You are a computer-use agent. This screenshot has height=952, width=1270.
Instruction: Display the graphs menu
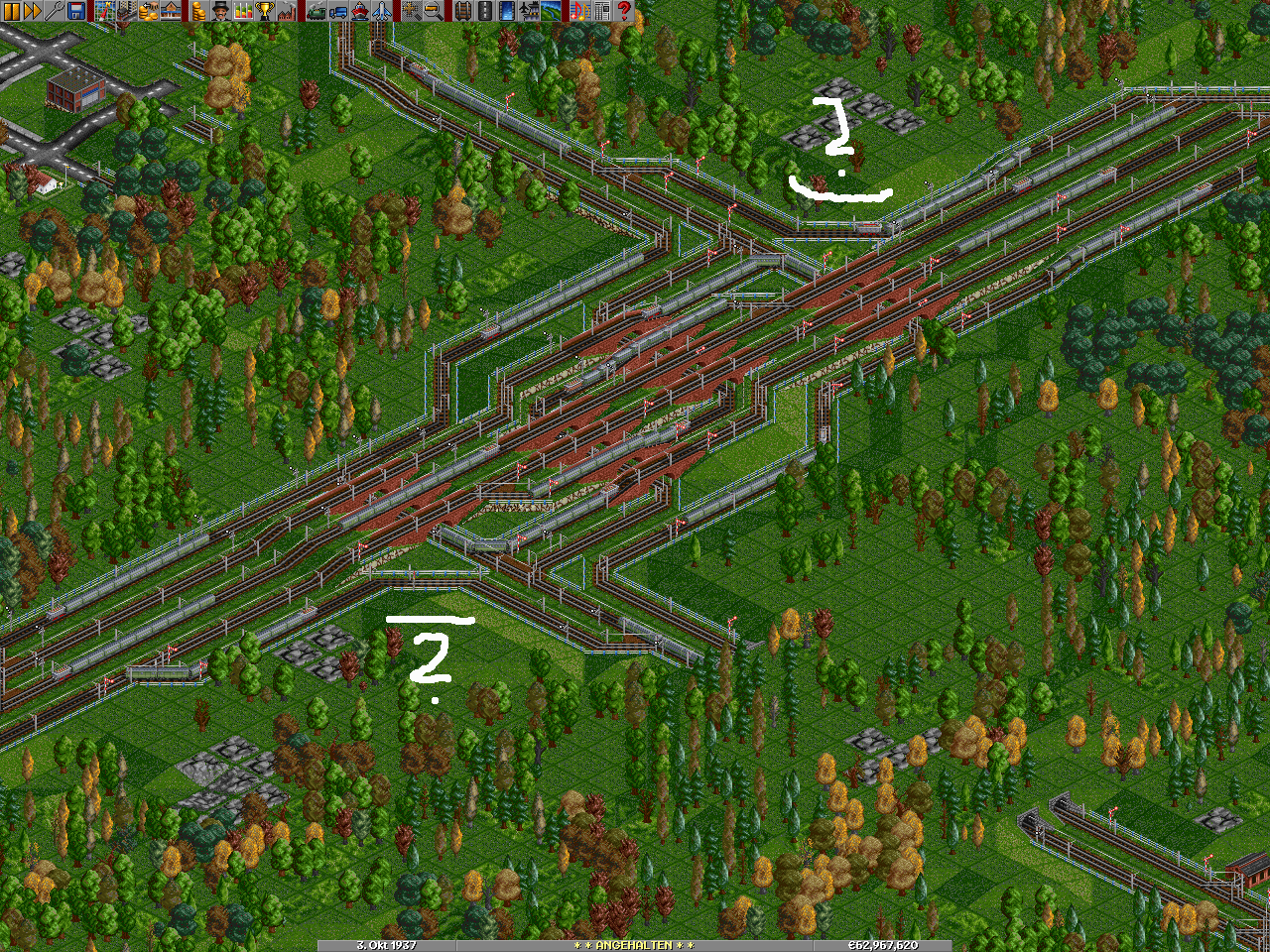(x=241, y=11)
